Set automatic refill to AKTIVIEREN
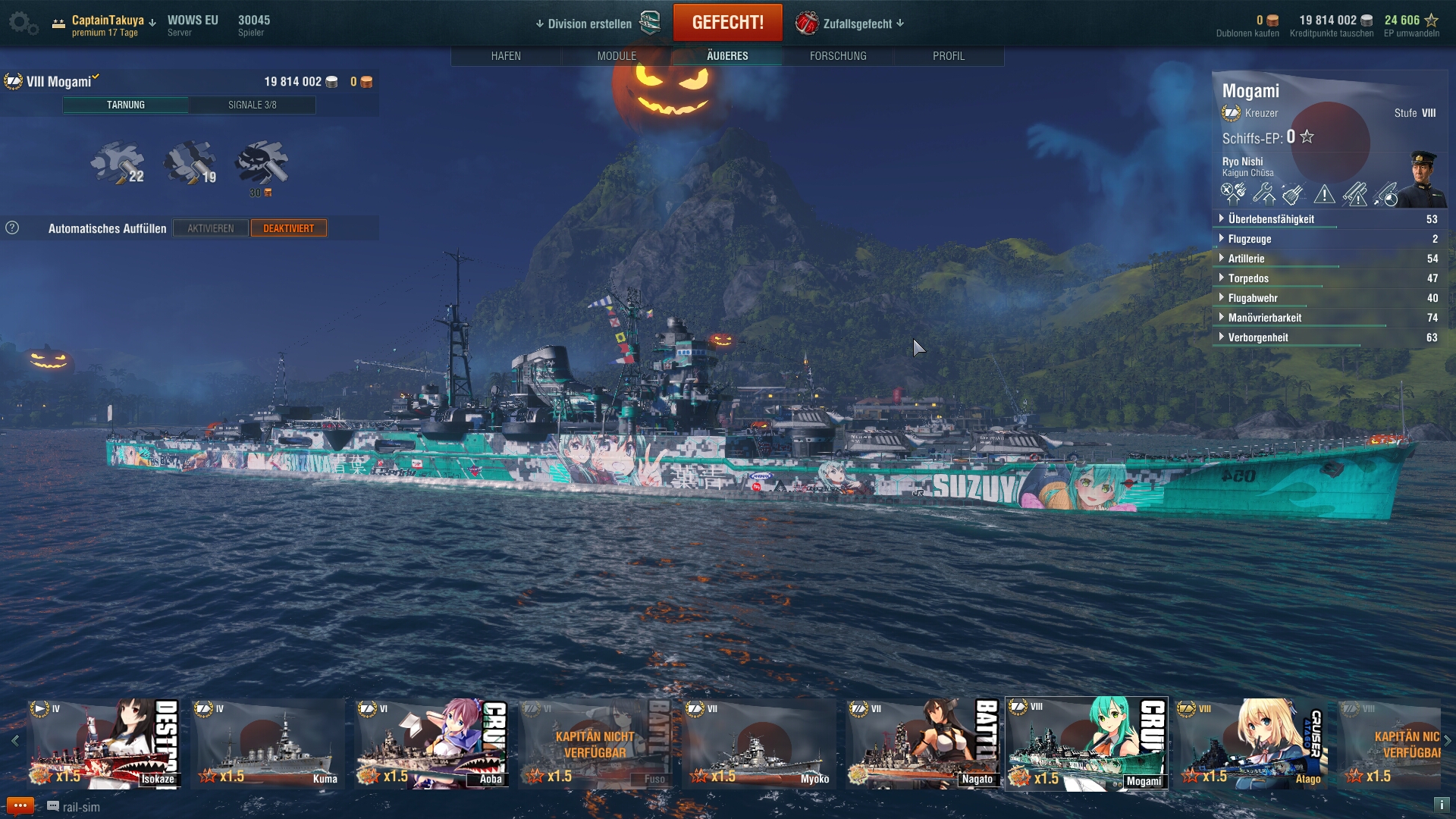 (x=211, y=228)
